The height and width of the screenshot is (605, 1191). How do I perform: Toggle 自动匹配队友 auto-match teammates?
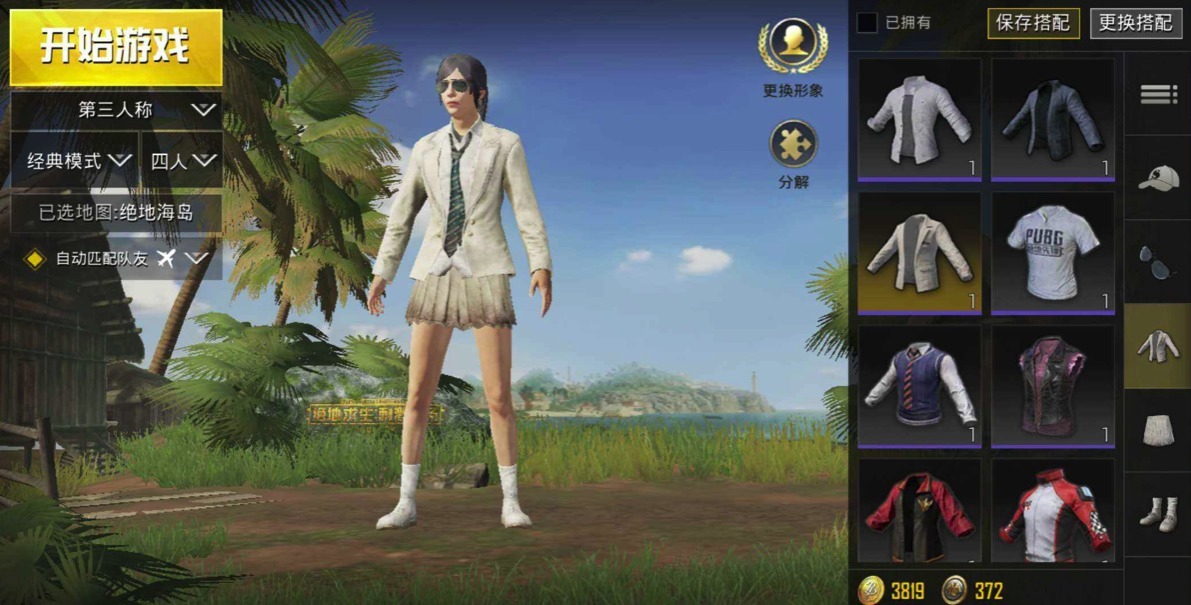[x=35, y=259]
